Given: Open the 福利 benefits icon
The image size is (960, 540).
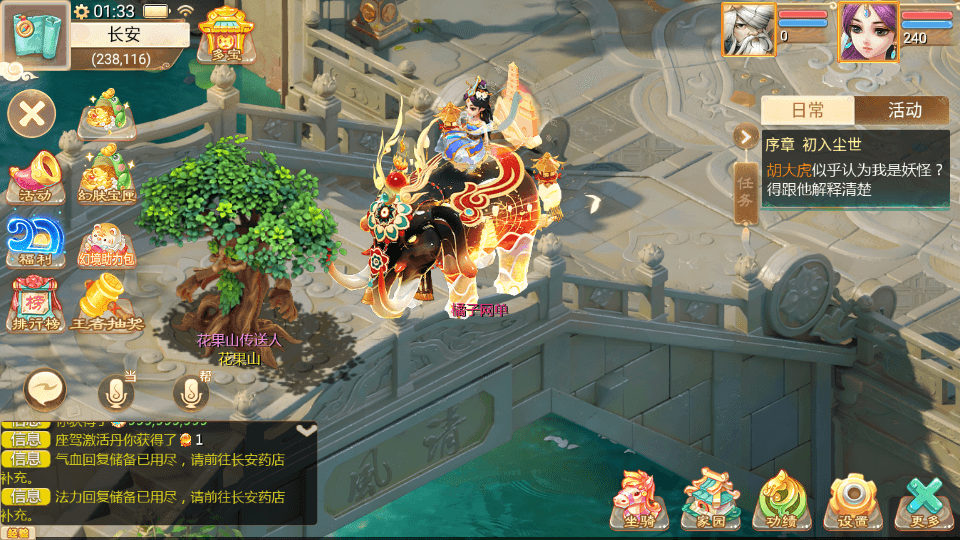Looking at the screenshot, I should [x=35, y=241].
